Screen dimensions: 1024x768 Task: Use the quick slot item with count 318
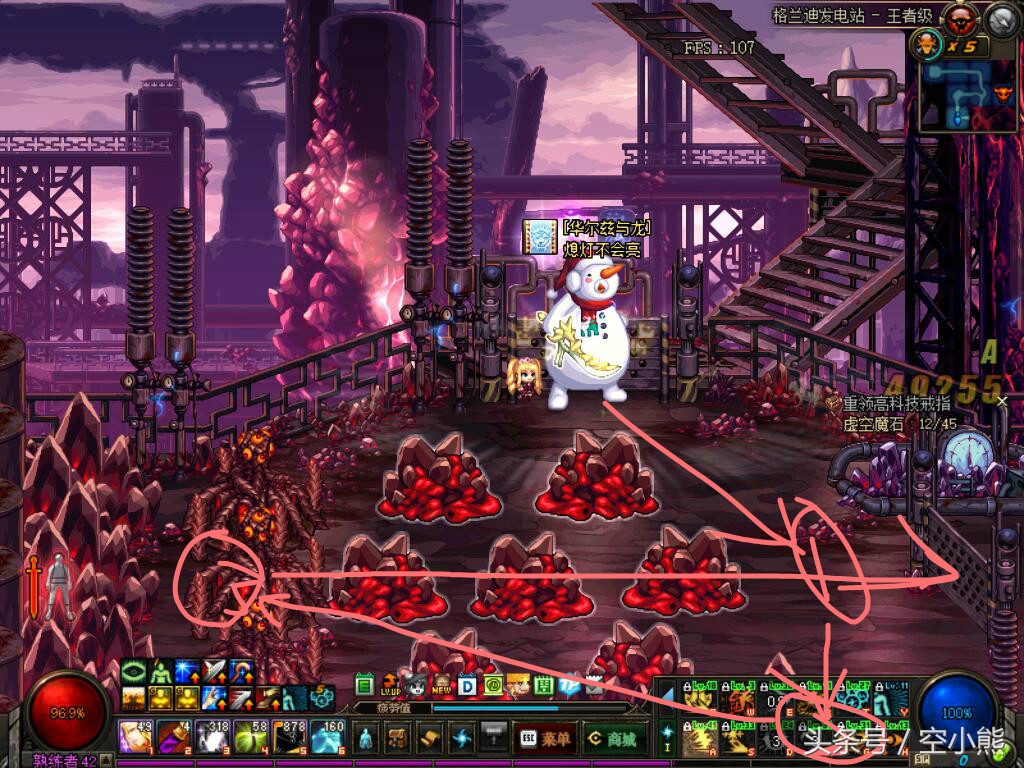[211, 737]
